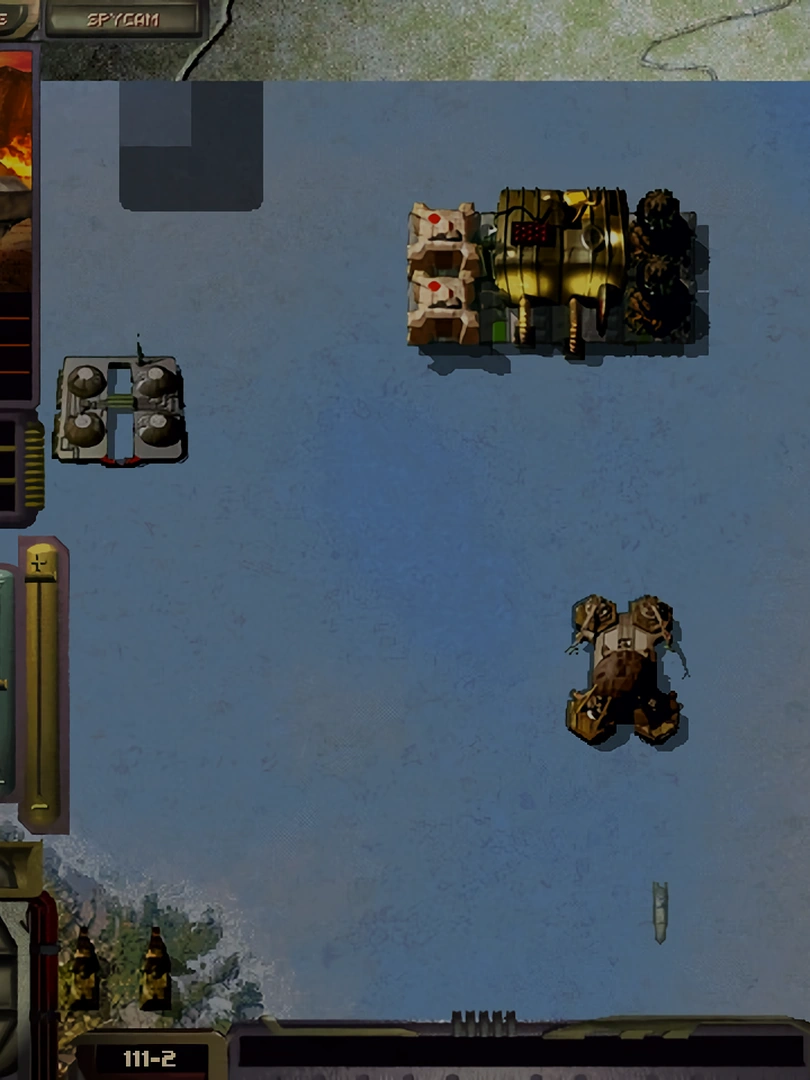Click the plus end of the gold slider
Viewport: 810px width, 1080px height.
[41, 563]
